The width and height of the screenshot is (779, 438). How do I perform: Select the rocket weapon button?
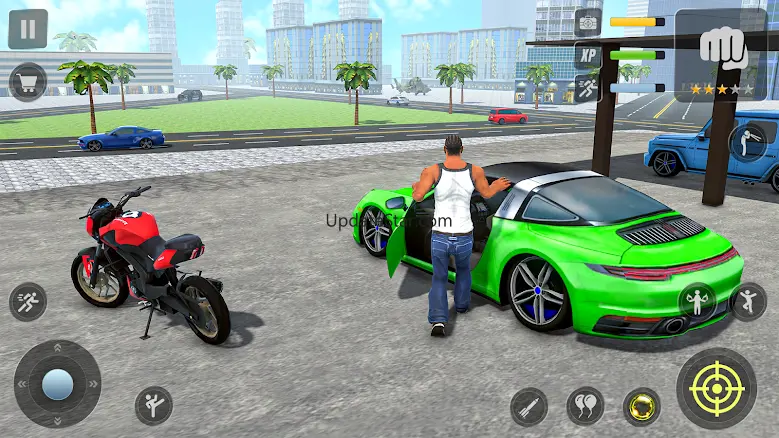[529, 406]
